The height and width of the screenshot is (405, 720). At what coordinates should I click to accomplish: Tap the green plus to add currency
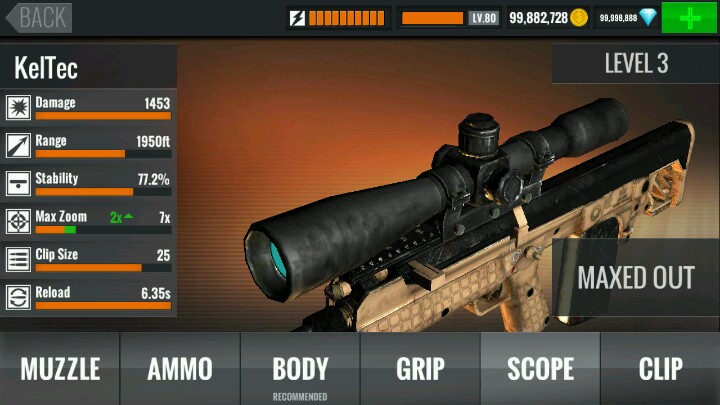click(689, 18)
